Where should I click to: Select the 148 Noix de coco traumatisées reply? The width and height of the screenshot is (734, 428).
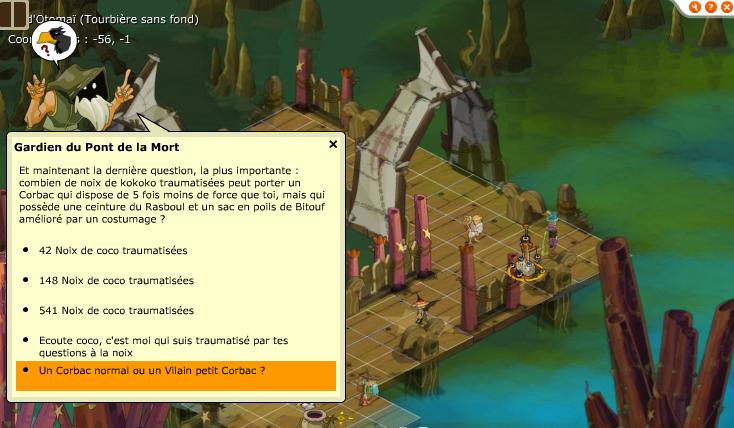(x=116, y=280)
